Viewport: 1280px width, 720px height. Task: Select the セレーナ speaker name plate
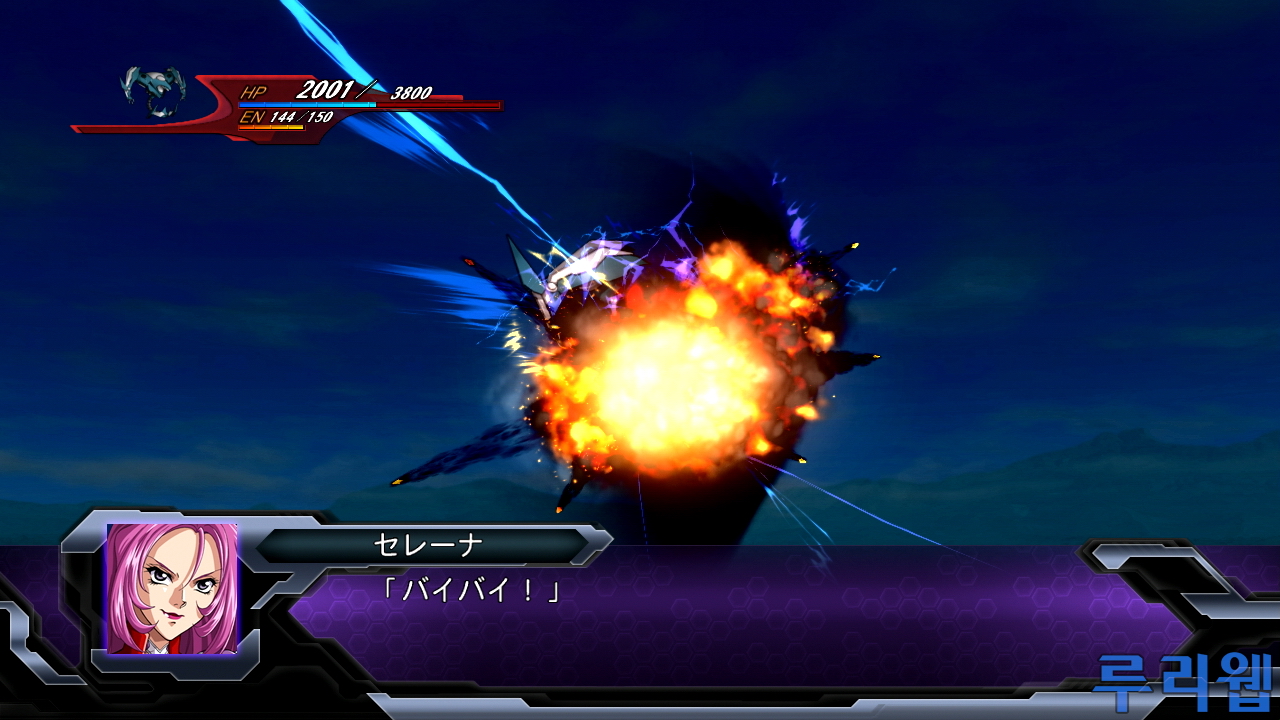pyautogui.click(x=428, y=546)
